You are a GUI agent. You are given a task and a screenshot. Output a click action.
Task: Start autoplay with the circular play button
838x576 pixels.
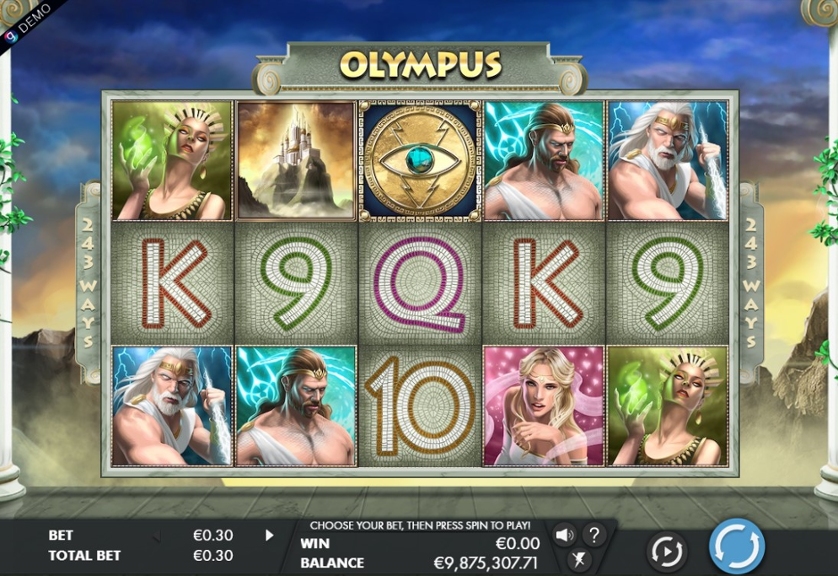[x=666, y=550]
